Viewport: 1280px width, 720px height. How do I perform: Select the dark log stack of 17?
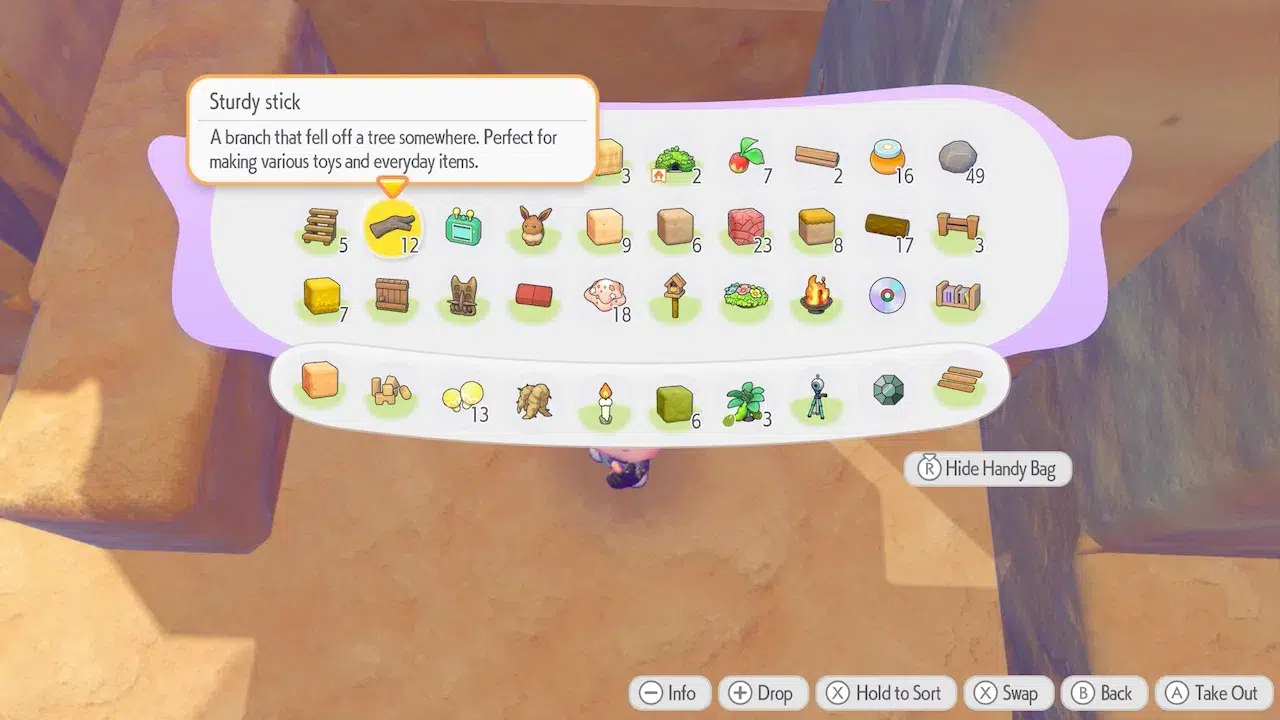point(886,226)
